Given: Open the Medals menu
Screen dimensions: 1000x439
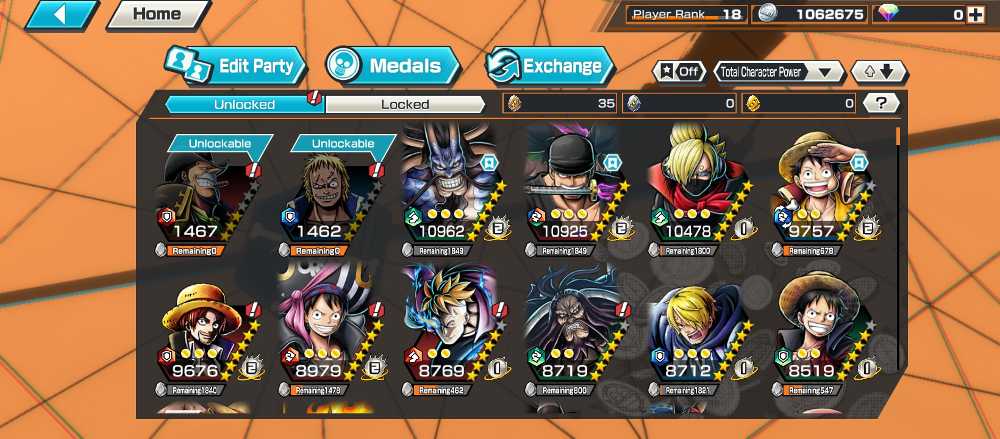Looking at the screenshot, I should (x=392, y=67).
